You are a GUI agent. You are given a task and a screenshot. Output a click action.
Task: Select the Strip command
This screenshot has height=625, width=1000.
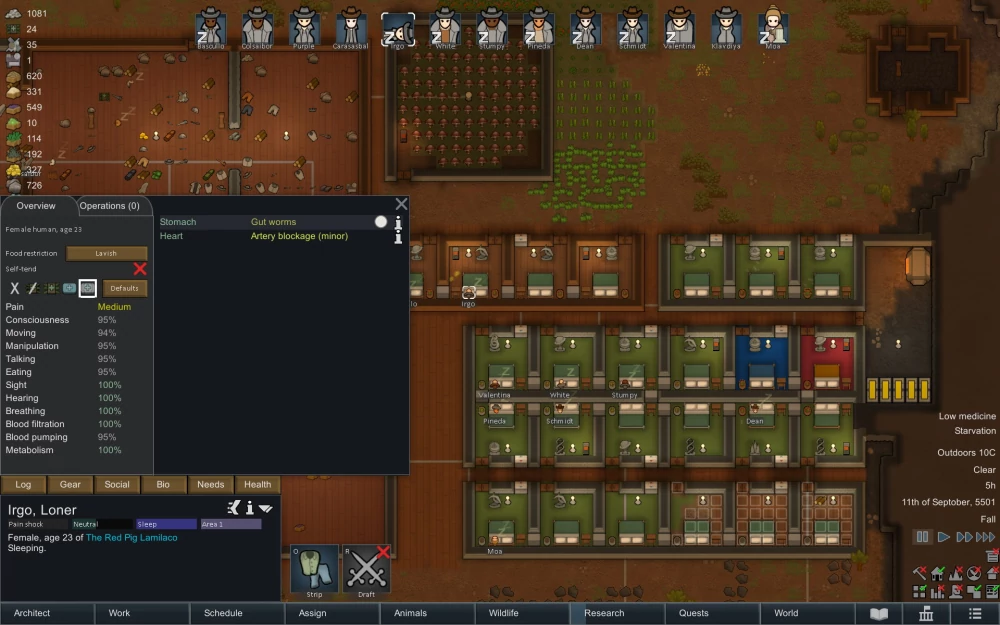315,570
